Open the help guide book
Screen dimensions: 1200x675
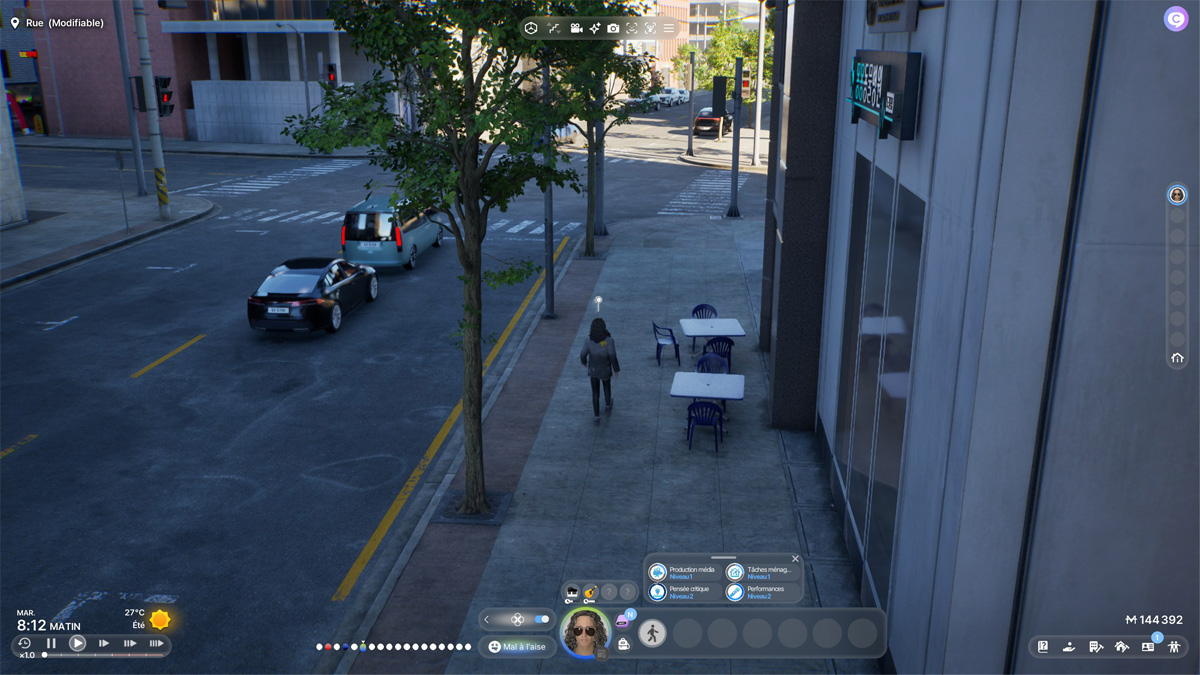coord(1043,647)
